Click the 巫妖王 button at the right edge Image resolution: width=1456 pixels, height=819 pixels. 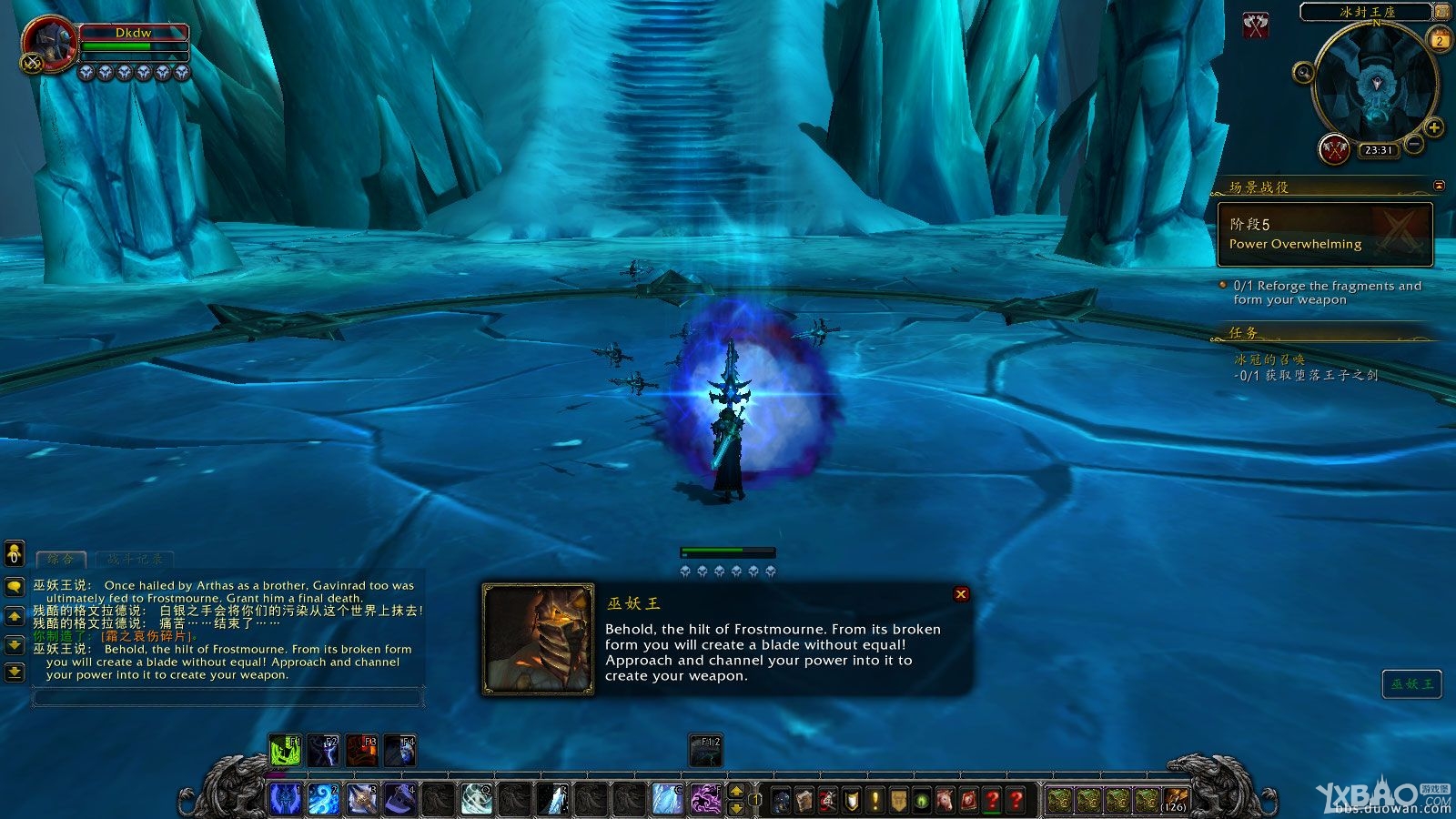pos(1411,684)
